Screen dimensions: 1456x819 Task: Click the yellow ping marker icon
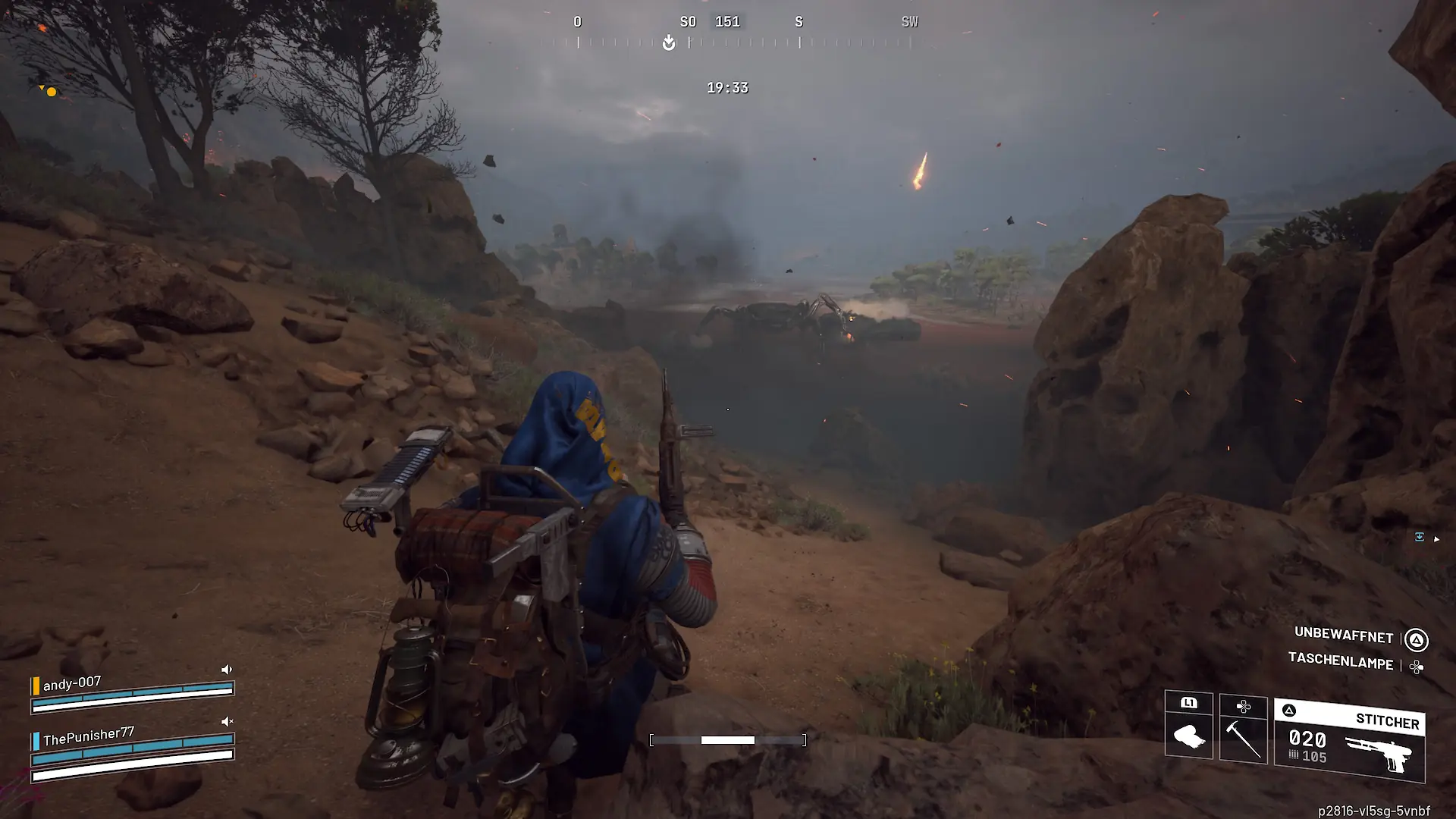click(50, 92)
